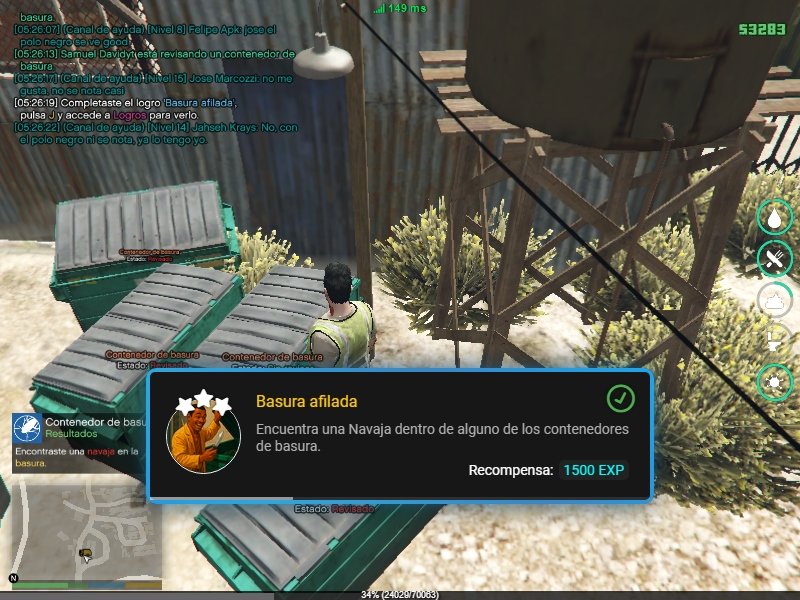Select the sun status icon
Screen dimensions: 800x600
pyautogui.click(x=775, y=381)
